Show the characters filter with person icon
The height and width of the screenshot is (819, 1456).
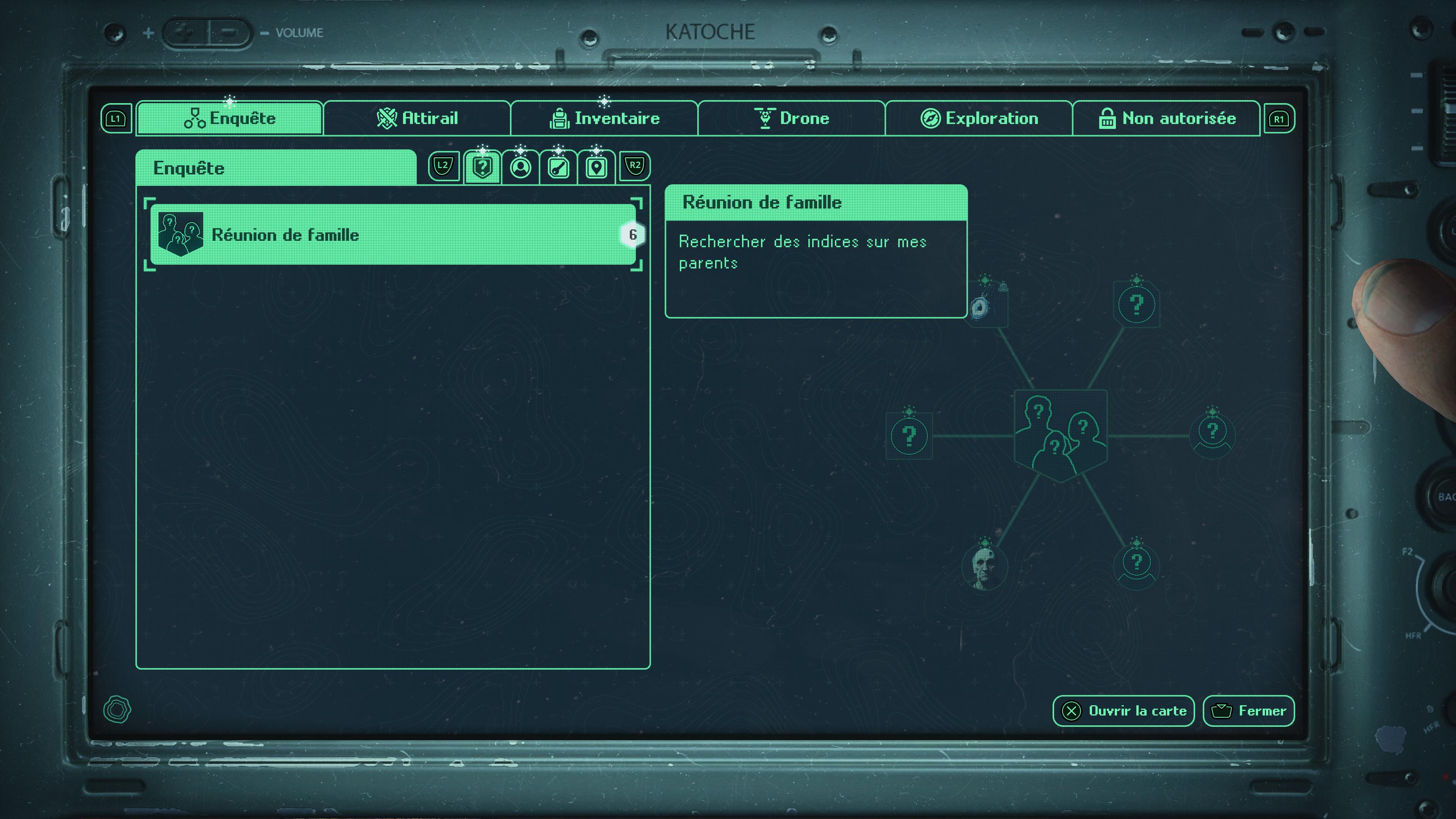point(521,167)
